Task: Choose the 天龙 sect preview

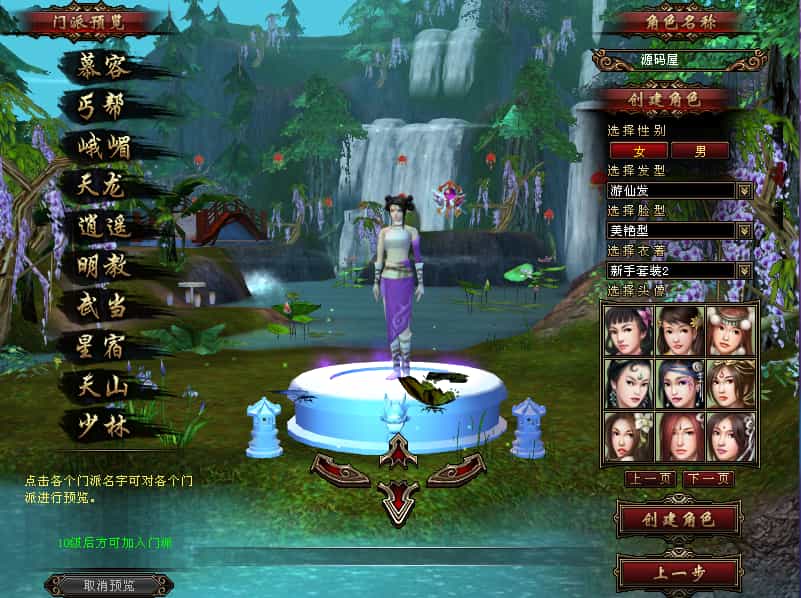Action: (x=104, y=186)
